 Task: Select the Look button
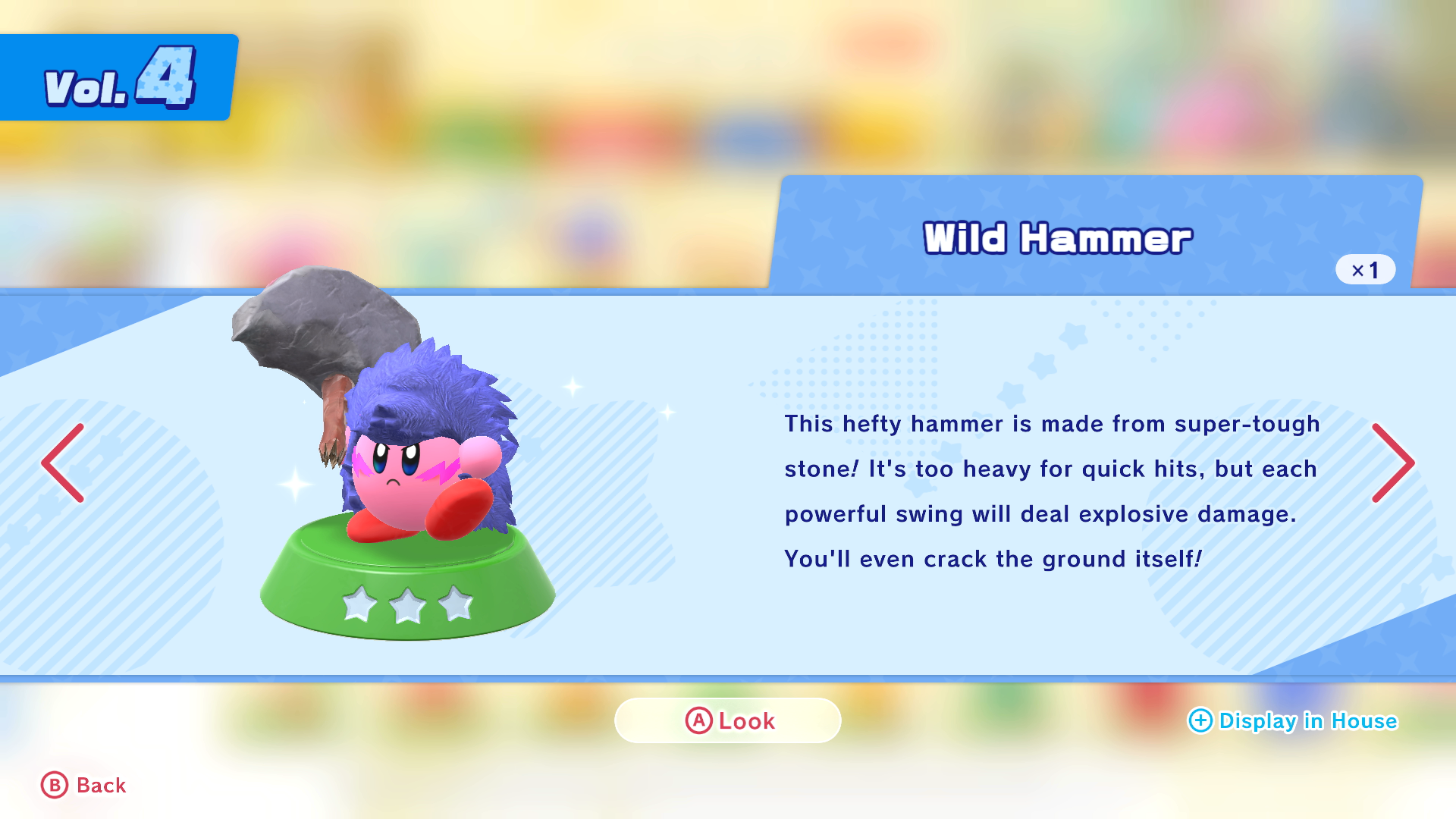click(x=728, y=720)
